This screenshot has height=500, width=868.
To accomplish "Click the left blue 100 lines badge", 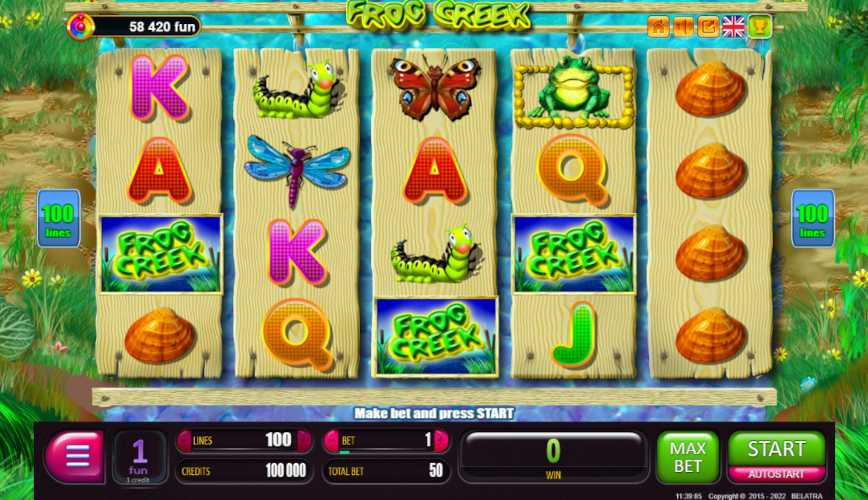I will coord(58,219).
